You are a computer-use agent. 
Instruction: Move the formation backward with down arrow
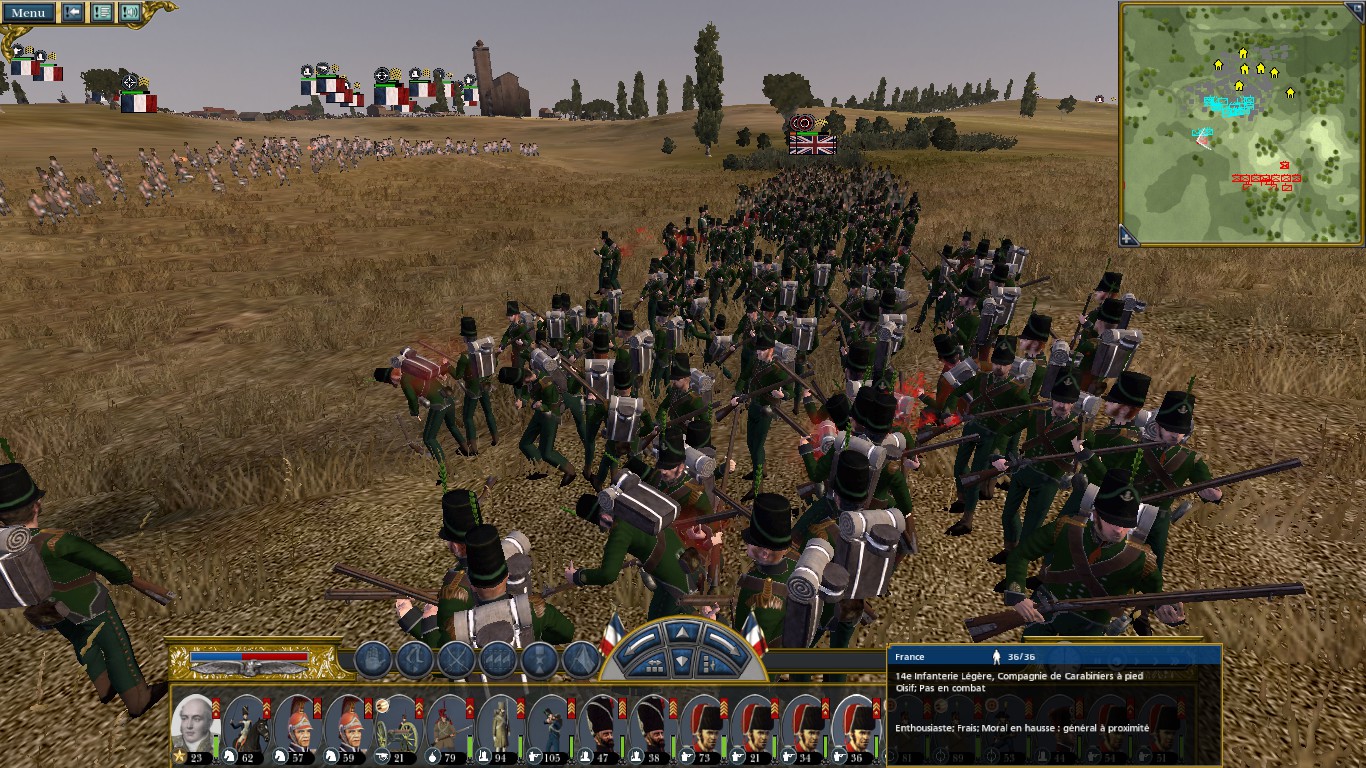click(681, 660)
